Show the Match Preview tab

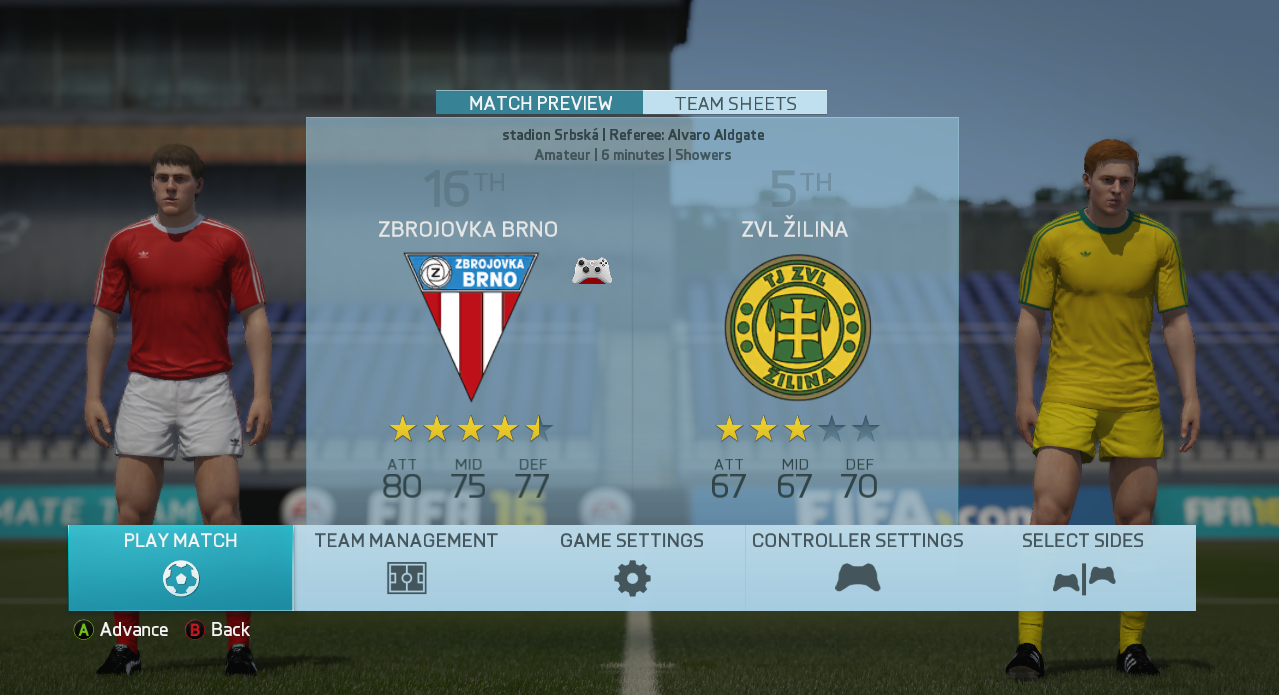coord(540,103)
